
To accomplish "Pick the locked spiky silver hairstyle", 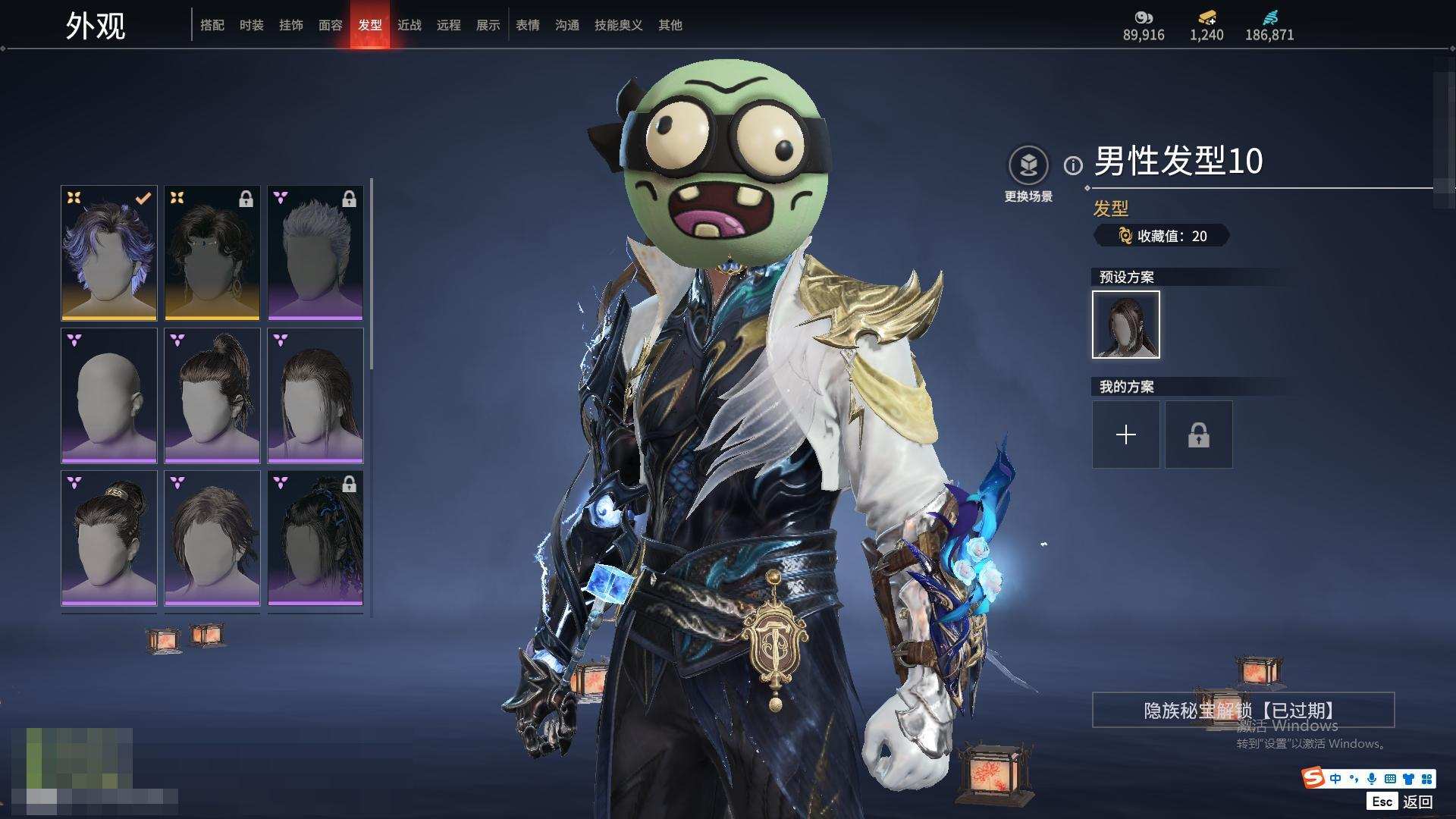I will [x=315, y=253].
